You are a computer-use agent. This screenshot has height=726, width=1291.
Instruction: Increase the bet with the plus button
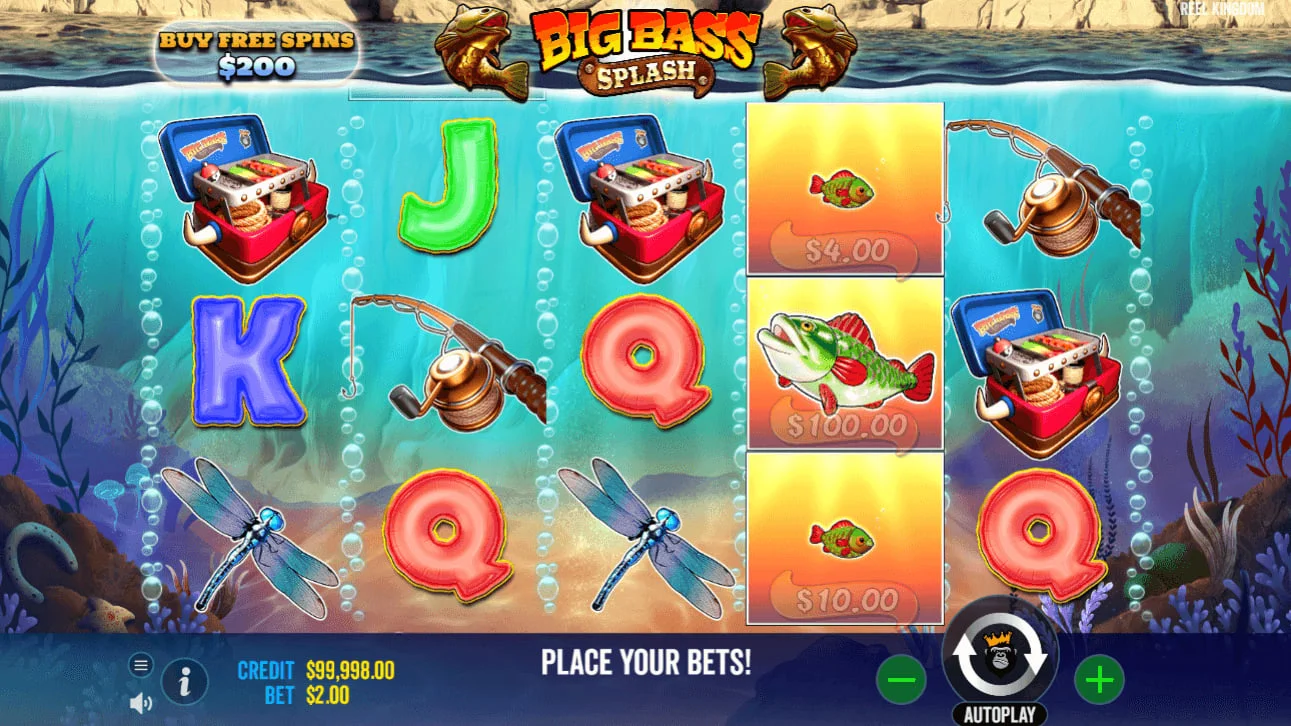(x=1098, y=678)
